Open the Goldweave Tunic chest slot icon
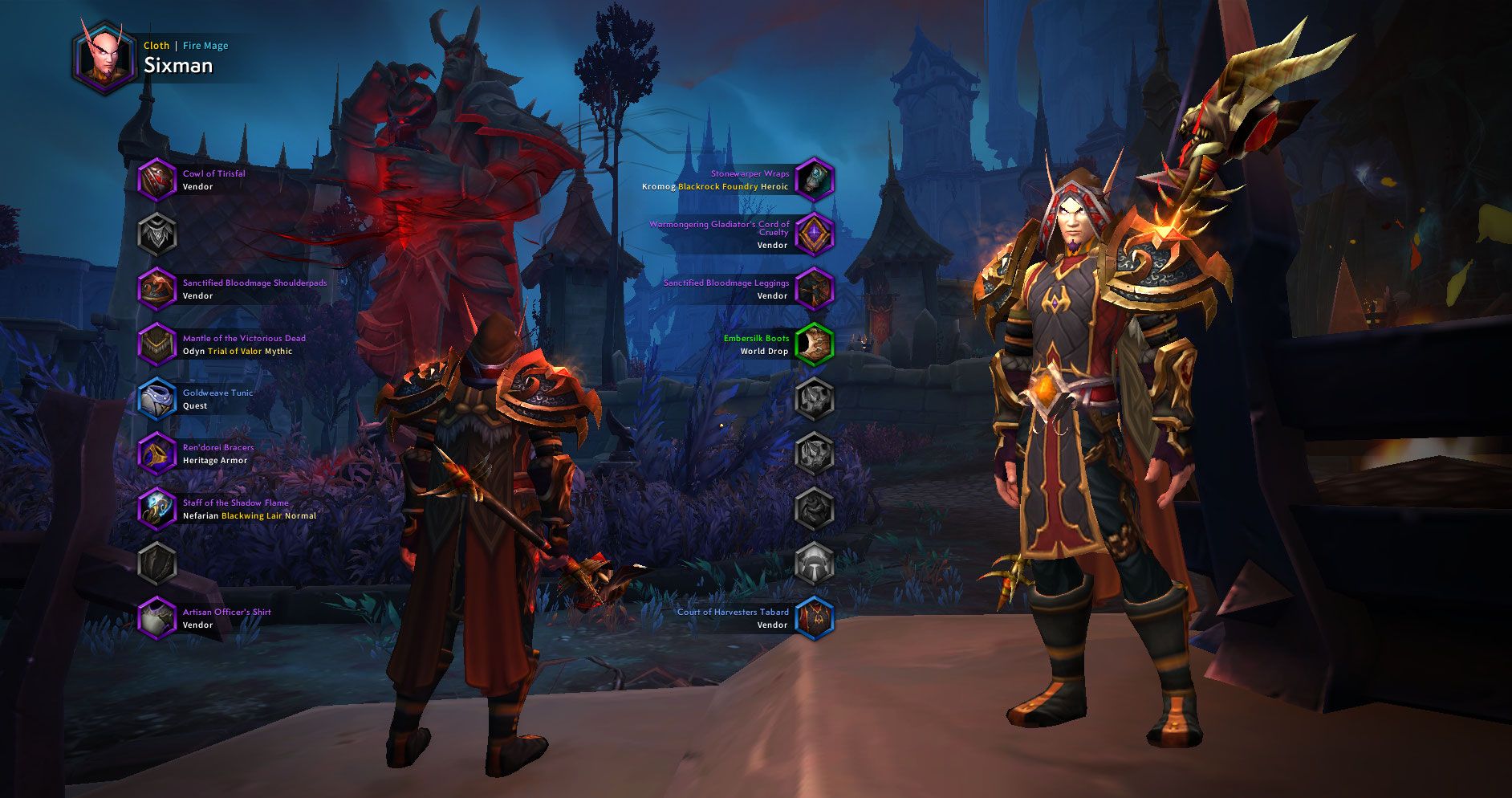The height and width of the screenshot is (798, 1512). (x=157, y=399)
